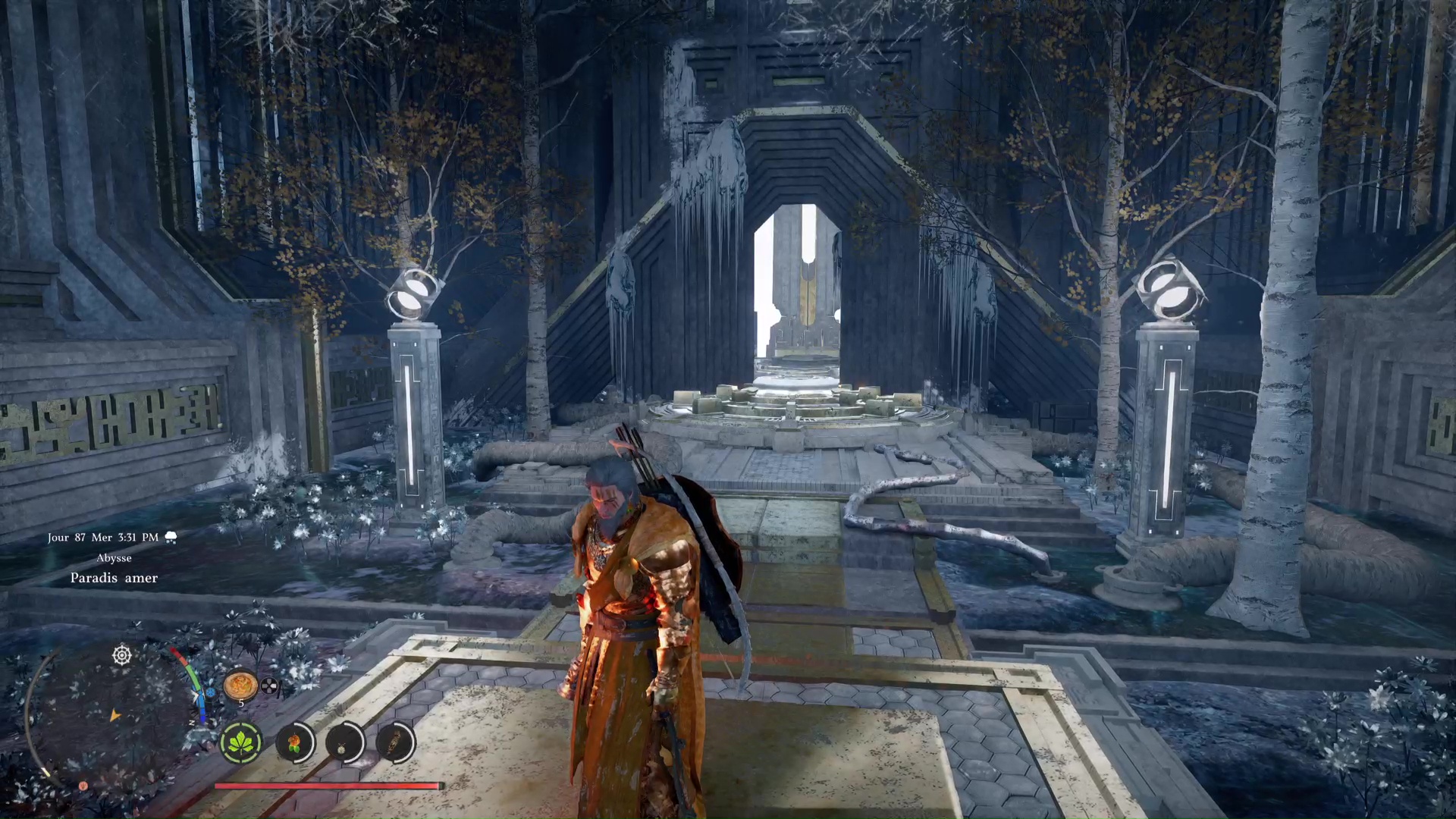Eat the round food dish item
This screenshot has width=1456, height=819.
point(240,685)
